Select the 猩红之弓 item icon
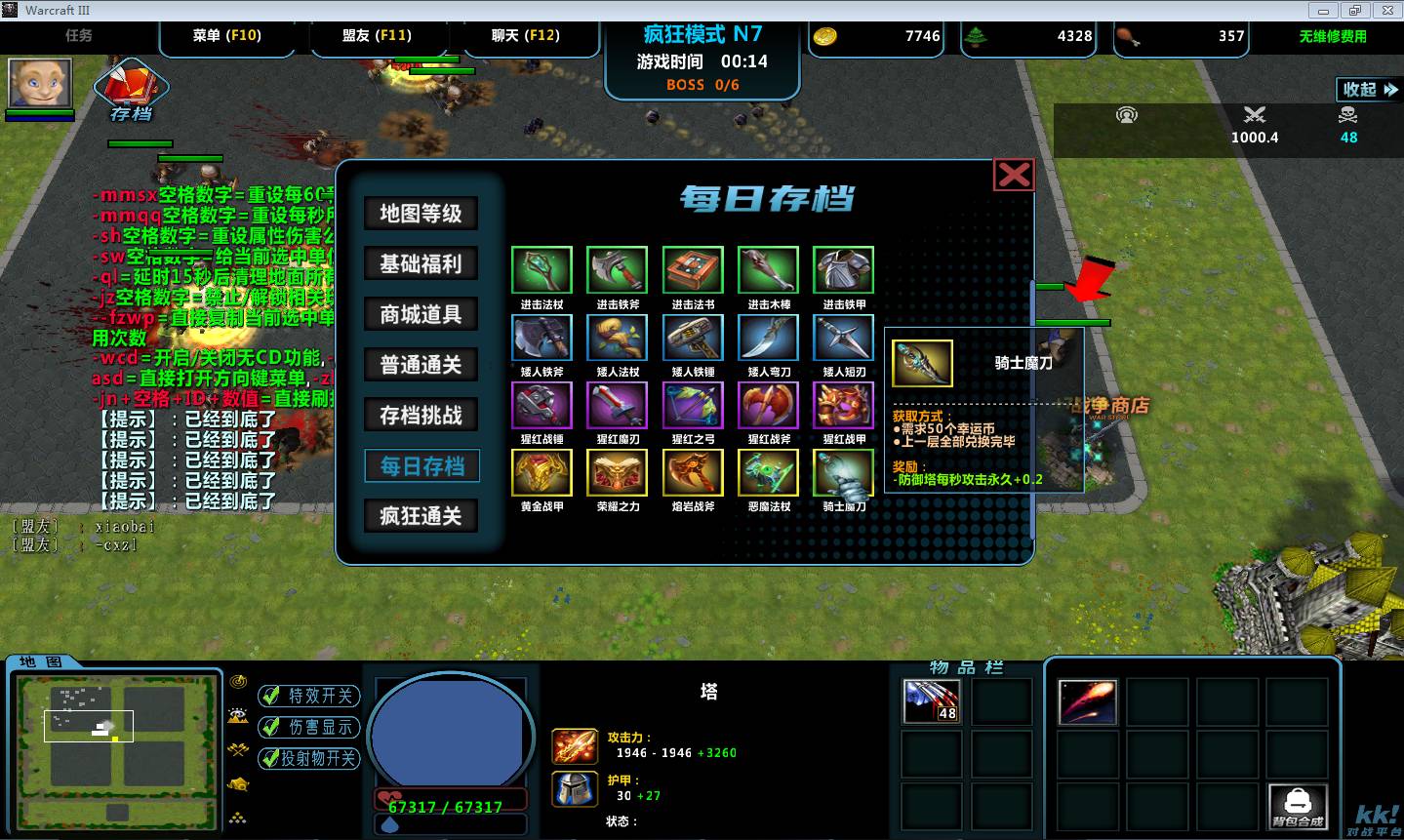 click(693, 406)
